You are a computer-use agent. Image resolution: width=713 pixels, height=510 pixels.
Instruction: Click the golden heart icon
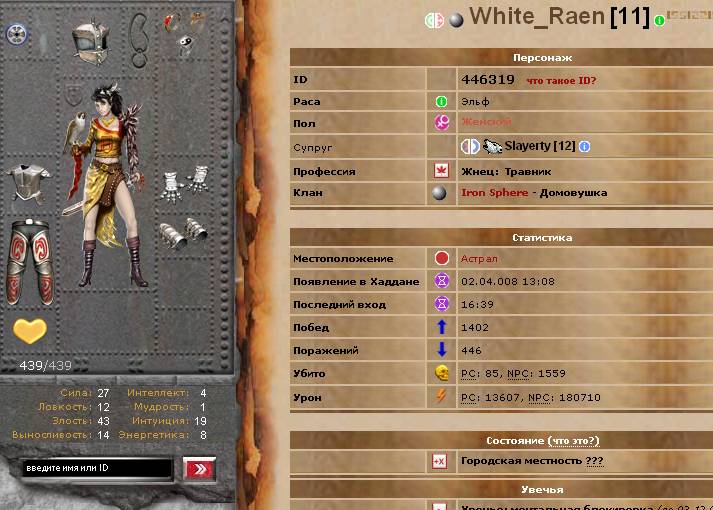click(29, 330)
